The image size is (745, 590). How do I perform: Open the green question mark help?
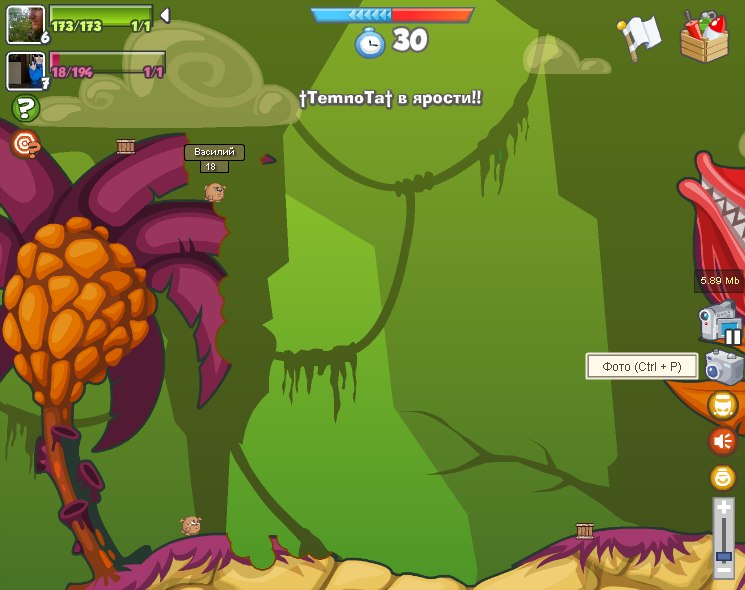(x=25, y=108)
